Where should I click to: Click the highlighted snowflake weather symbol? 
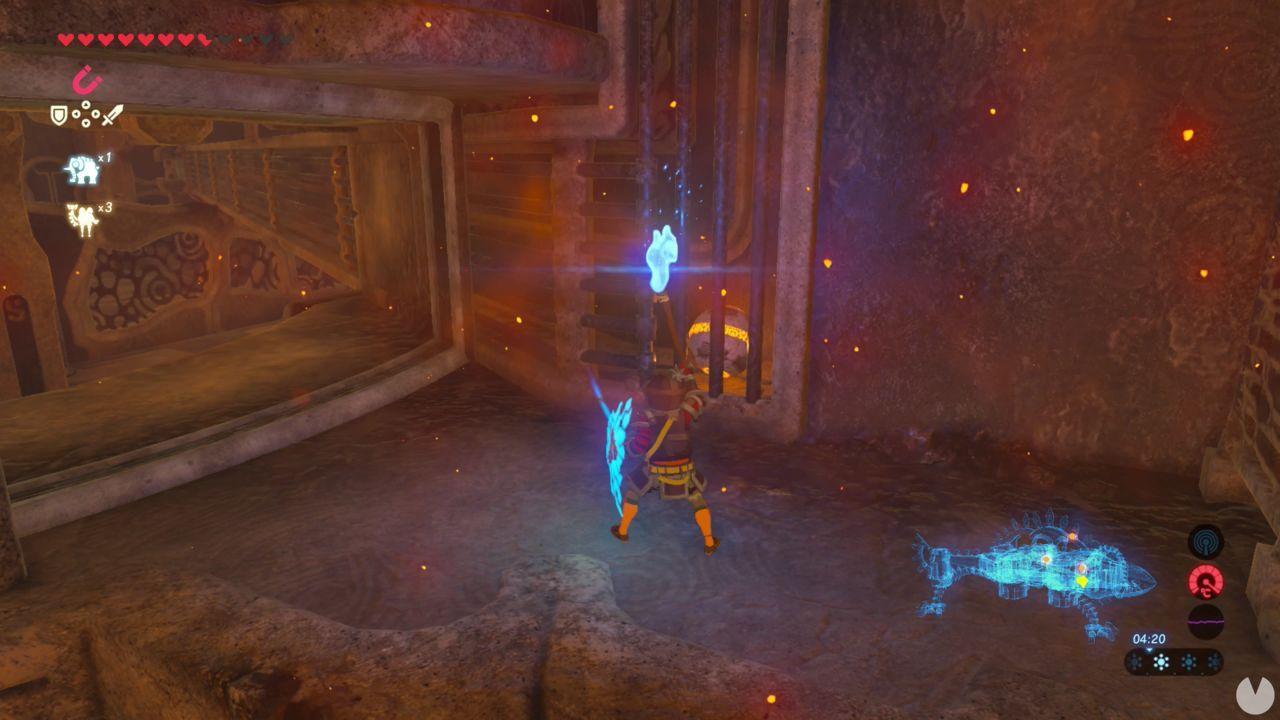pyautogui.click(x=1161, y=661)
